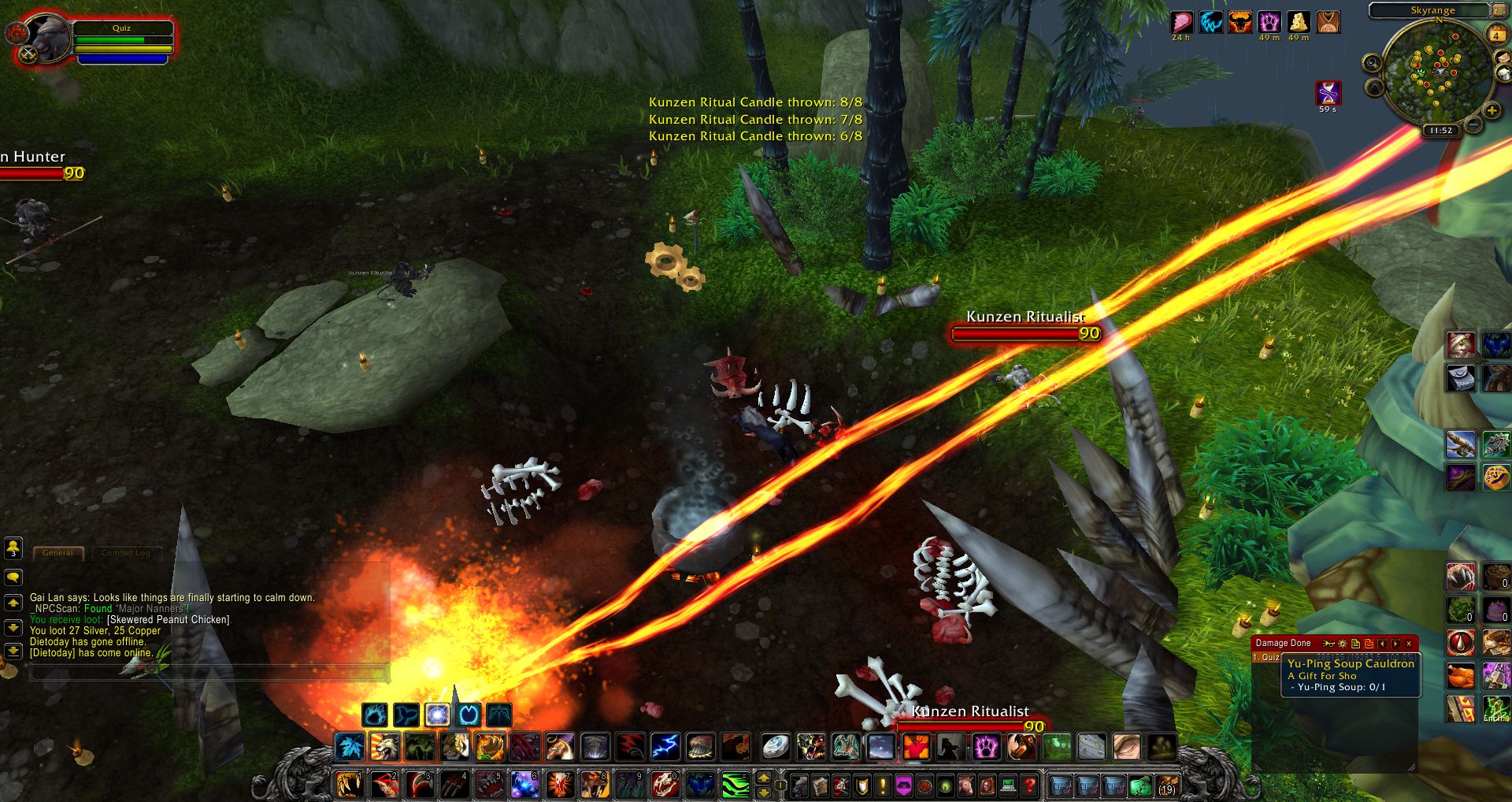This screenshot has height=802, width=1512.
Task: Open the quest log exclamation mark button
Action: pyautogui.click(x=883, y=785)
